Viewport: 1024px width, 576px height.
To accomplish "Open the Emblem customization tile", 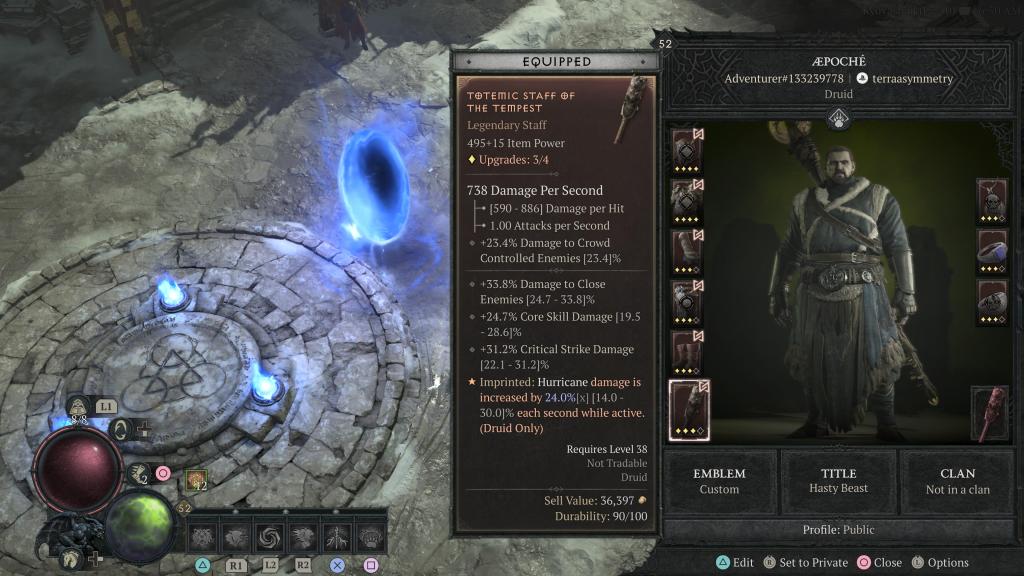I will coord(719,481).
